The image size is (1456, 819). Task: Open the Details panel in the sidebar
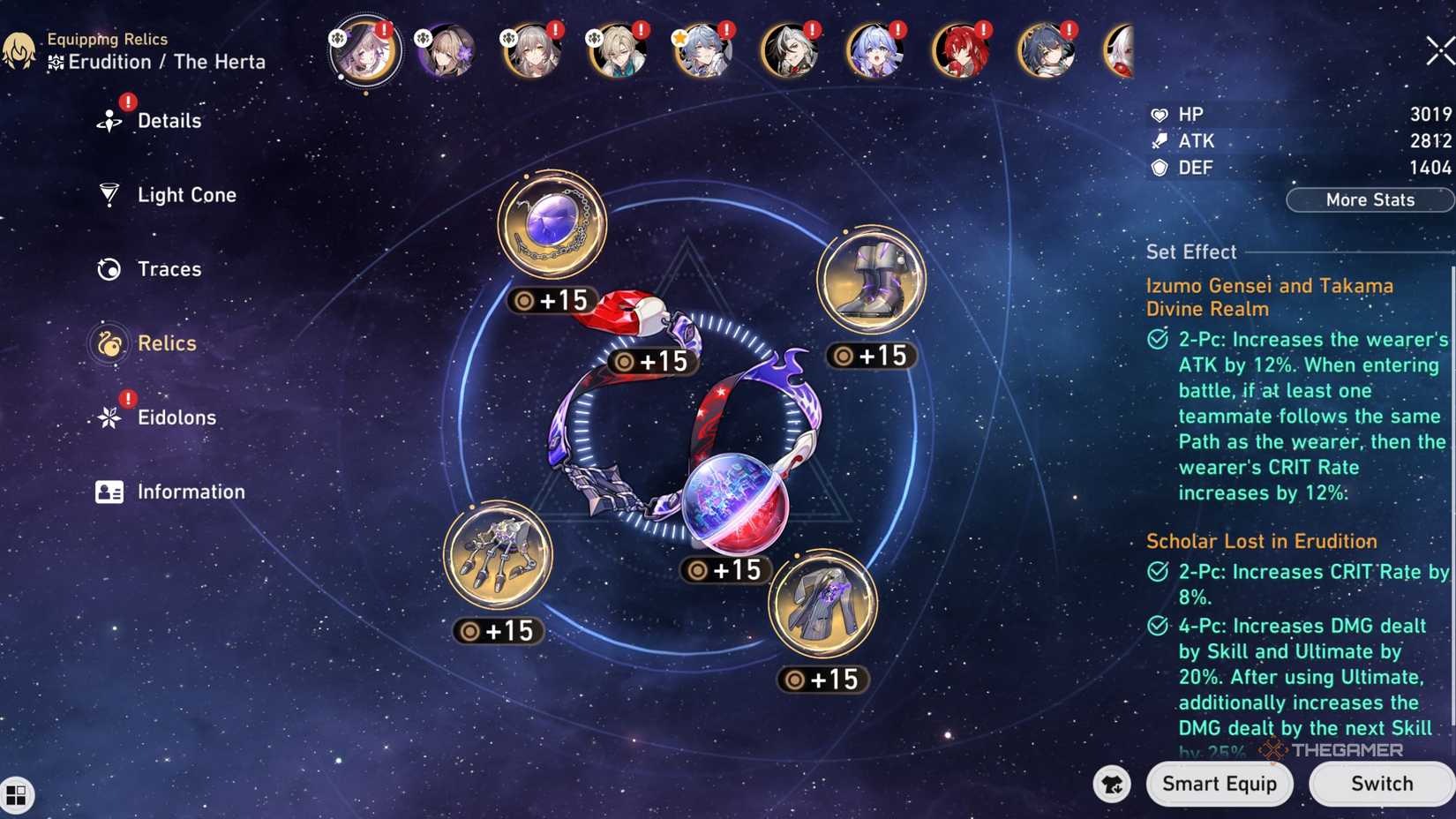[168, 120]
